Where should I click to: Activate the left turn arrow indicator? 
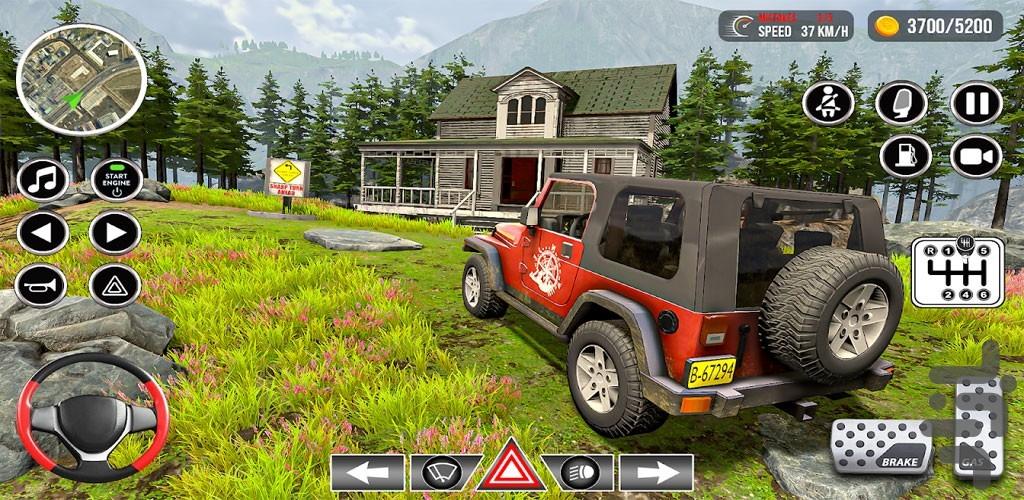point(368,472)
